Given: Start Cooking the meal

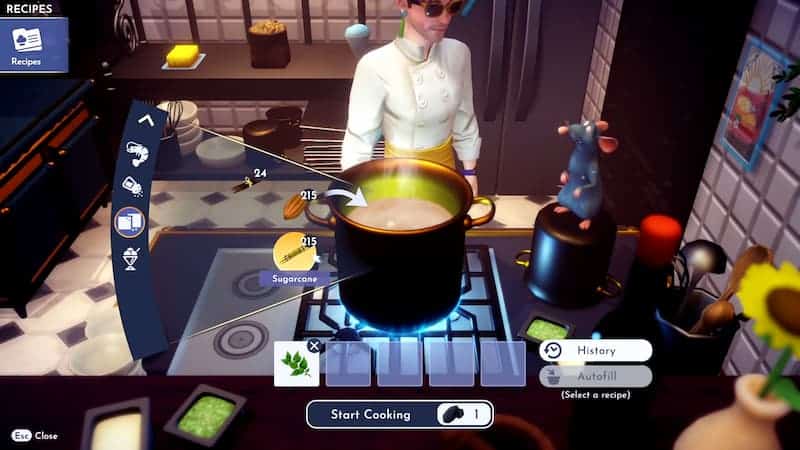Looking at the screenshot, I should point(399,414).
